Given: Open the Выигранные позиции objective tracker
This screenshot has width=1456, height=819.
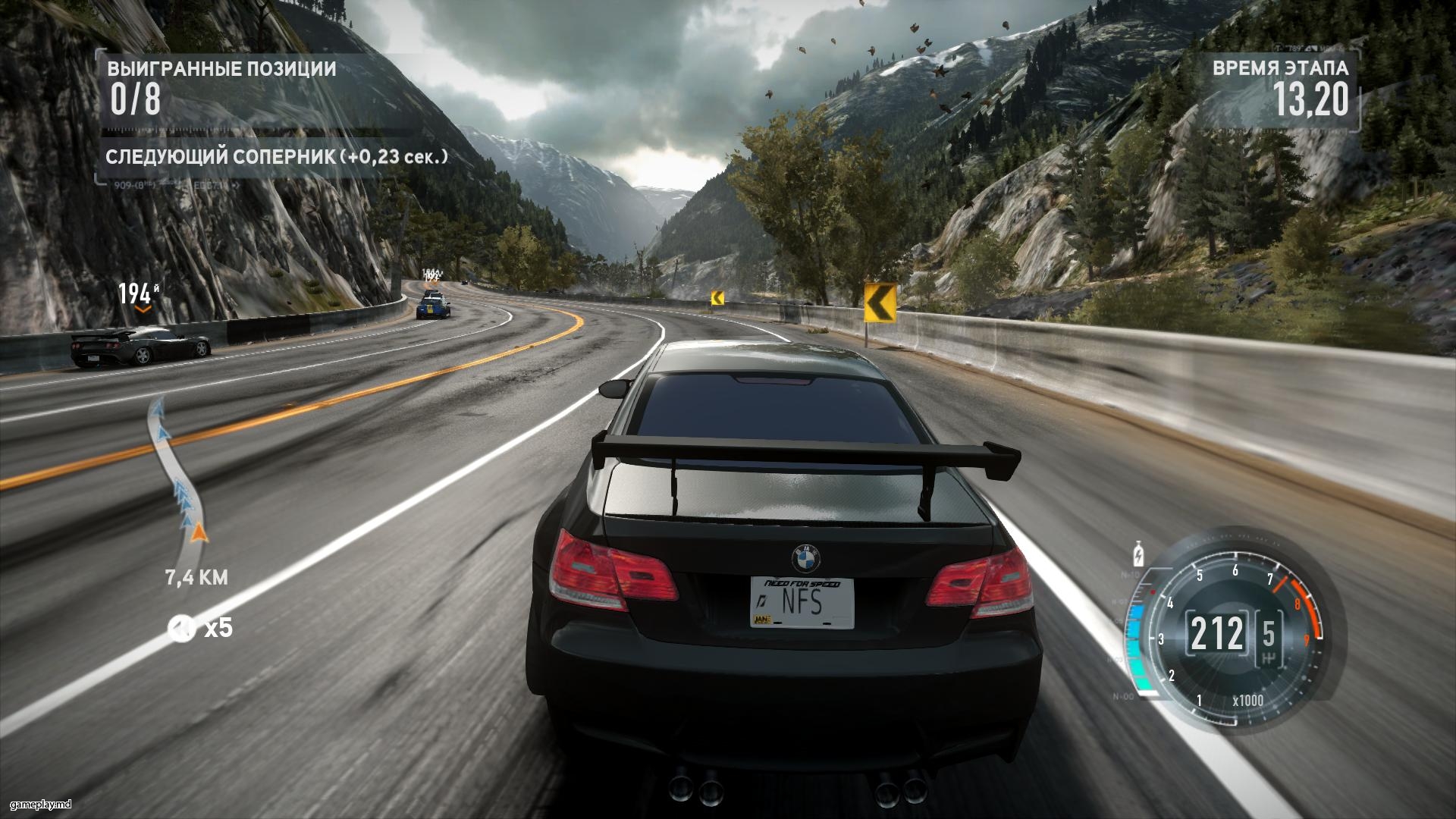Looking at the screenshot, I should pos(221,88).
